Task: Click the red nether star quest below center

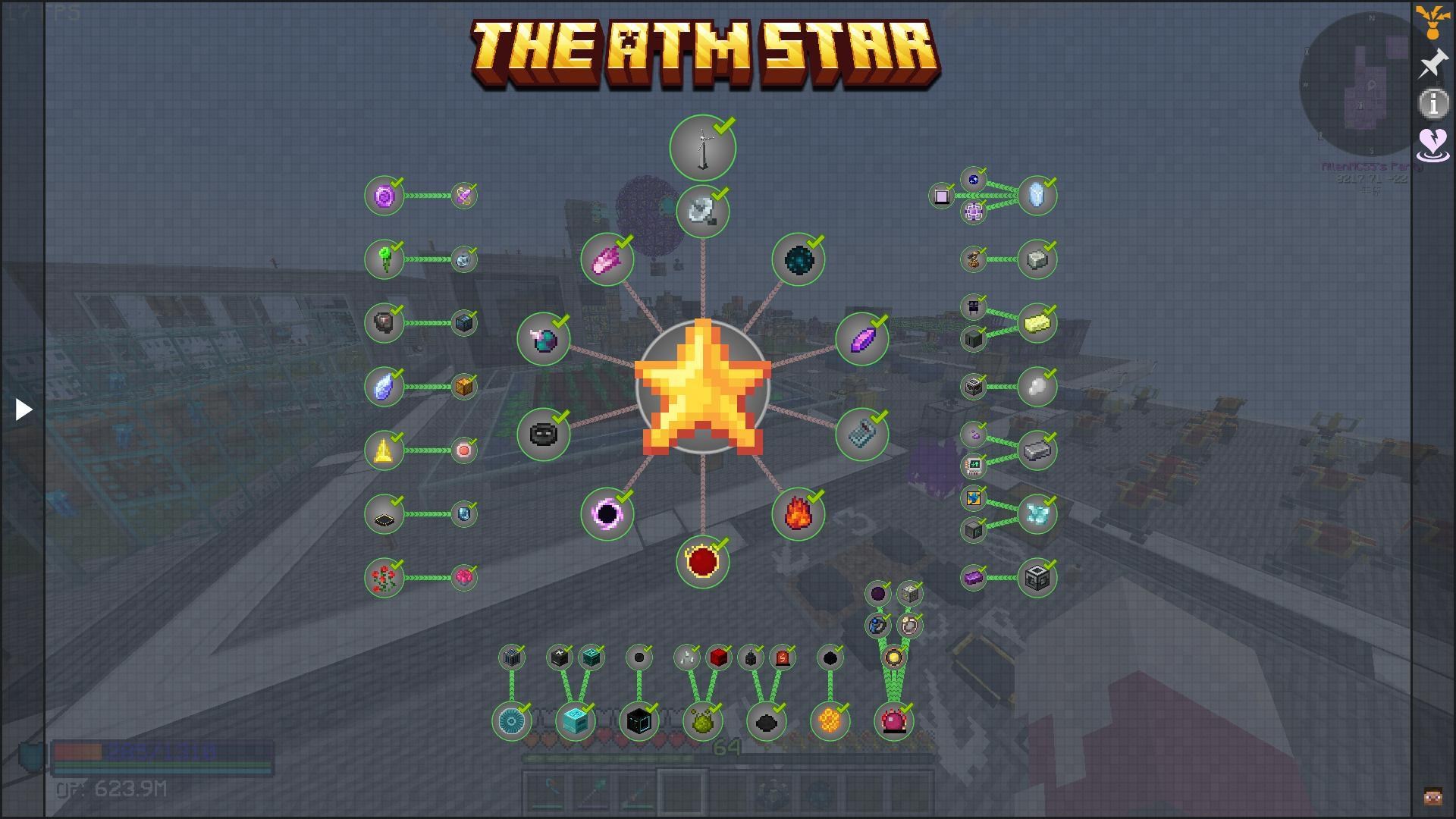Action: (x=702, y=560)
